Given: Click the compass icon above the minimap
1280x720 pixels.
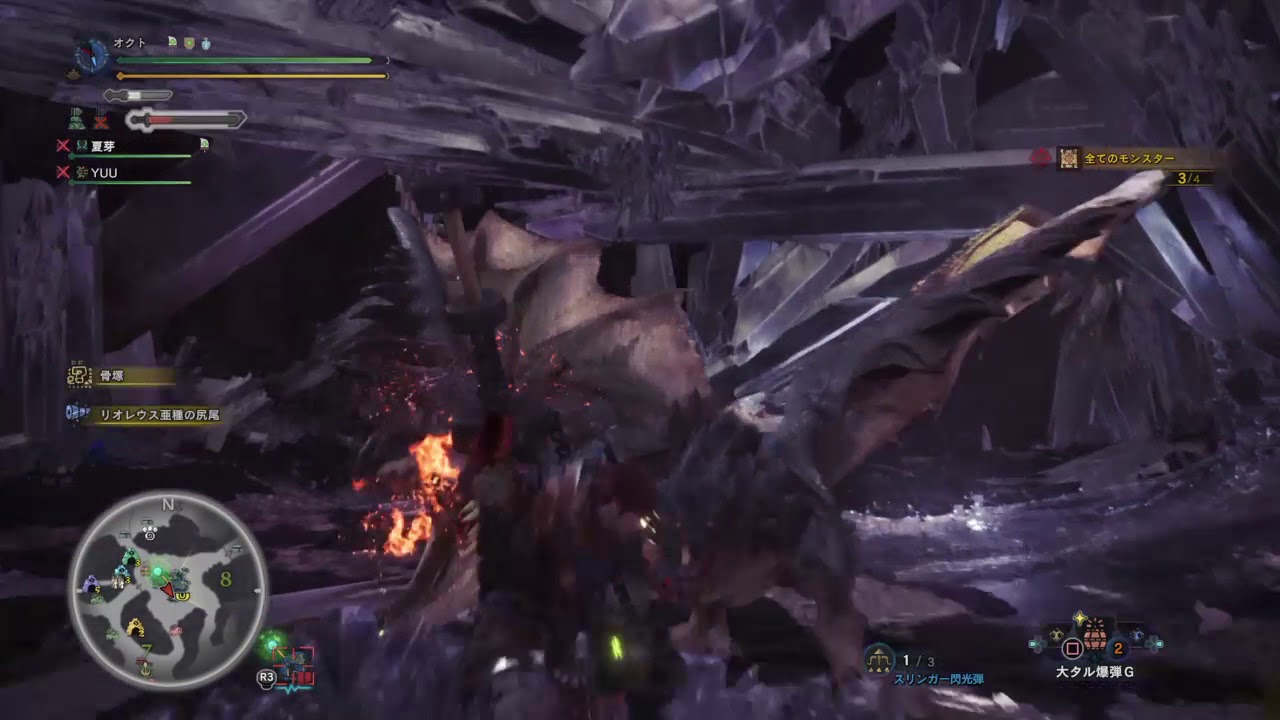Looking at the screenshot, I should pos(90,54).
